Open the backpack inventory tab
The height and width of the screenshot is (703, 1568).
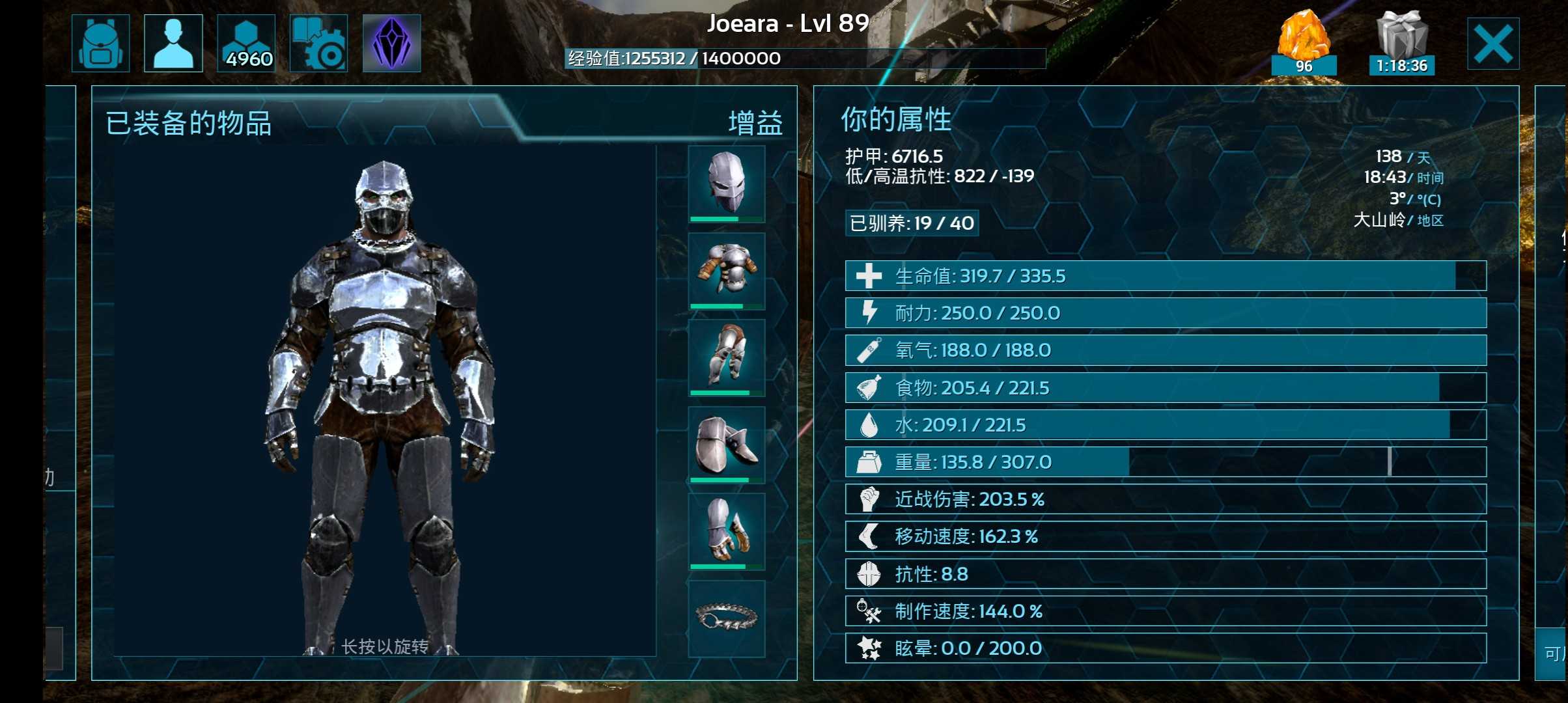click(x=100, y=44)
